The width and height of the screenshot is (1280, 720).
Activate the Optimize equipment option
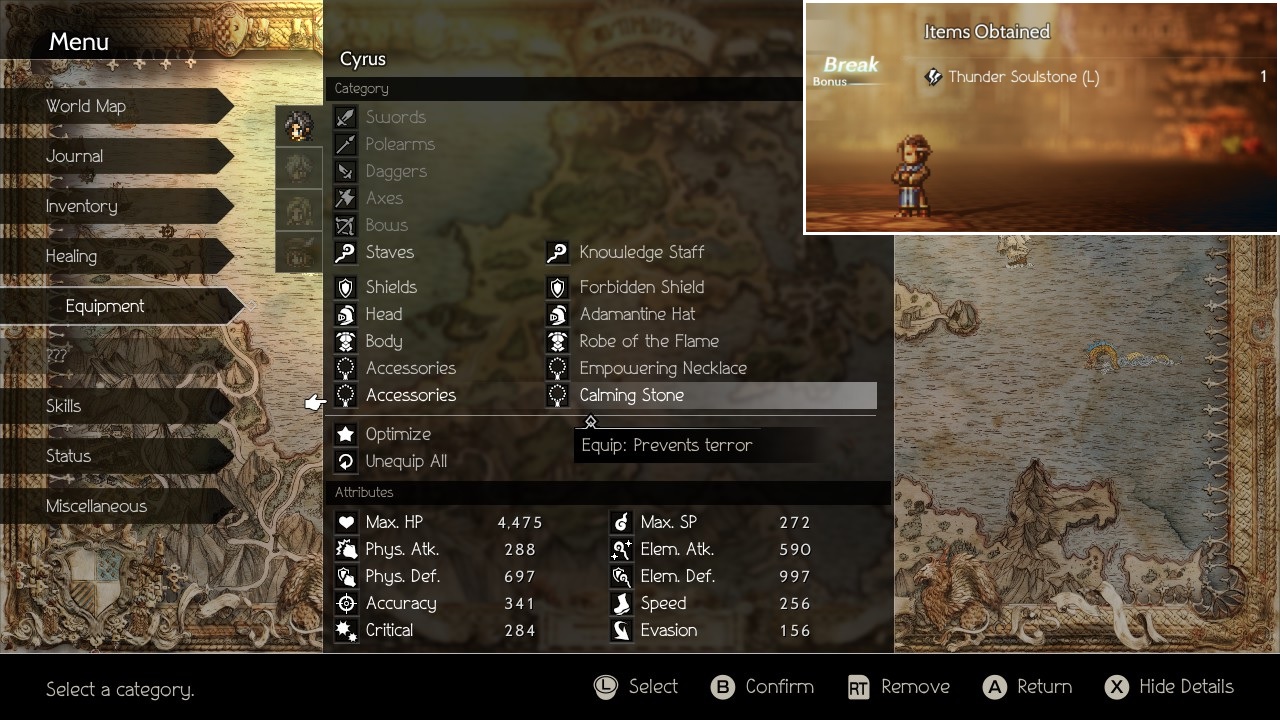tap(397, 434)
